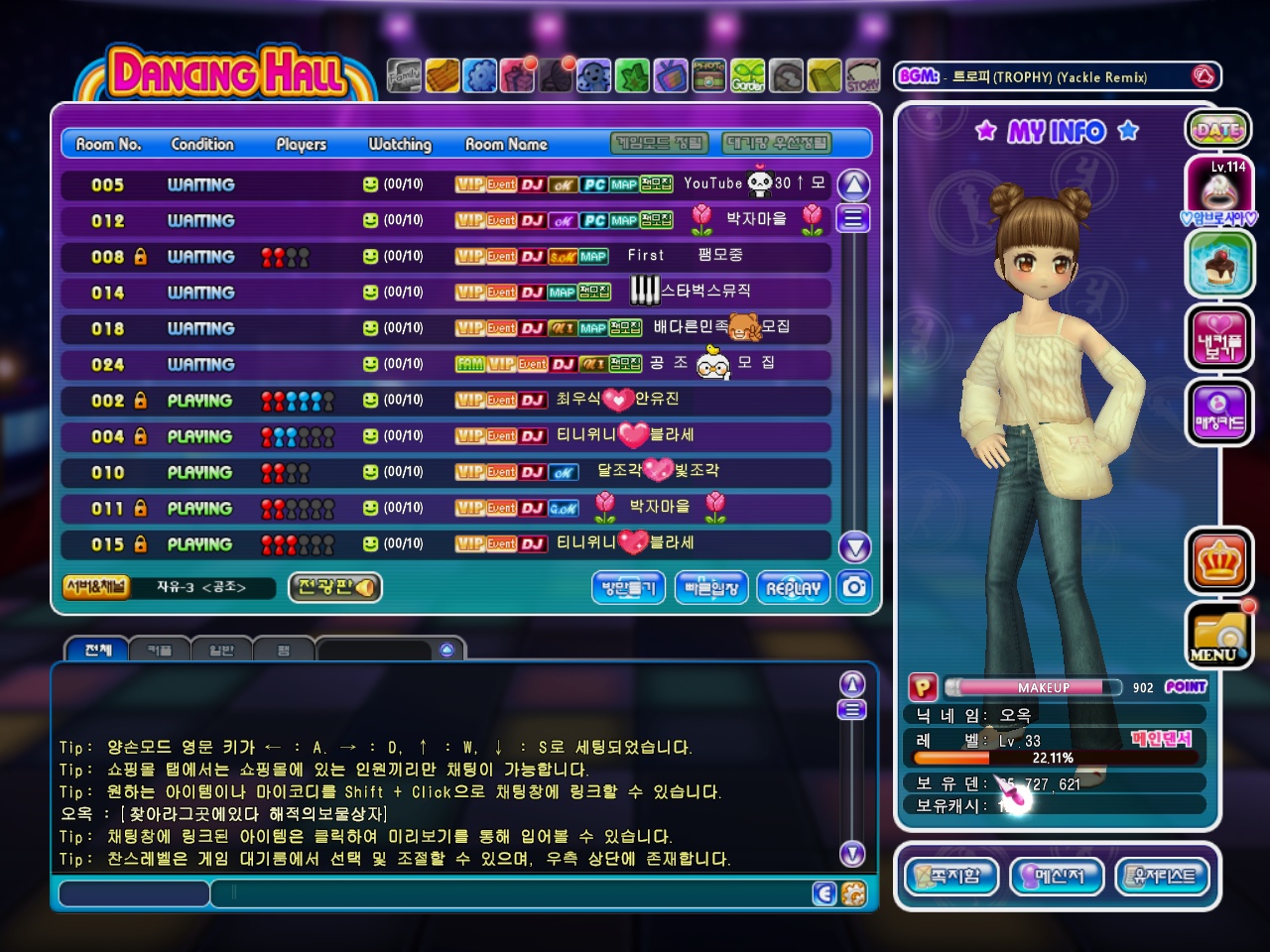This screenshot has width=1270, height=952.
Task: Launch the 메신저 messenger button
Action: coord(1058,877)
